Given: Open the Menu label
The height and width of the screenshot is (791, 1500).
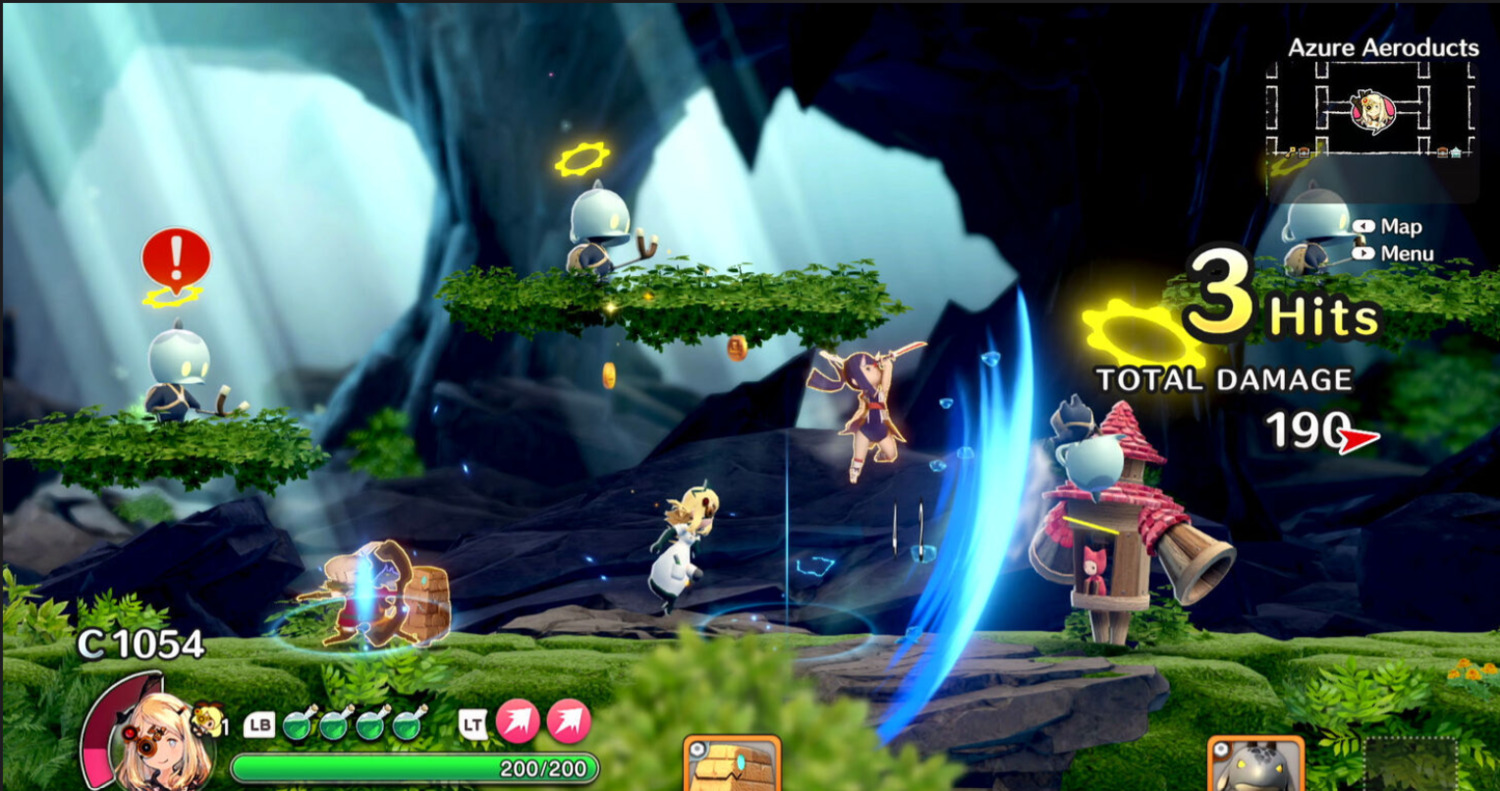Looking at the screenshot, I should coord(1407,254).
